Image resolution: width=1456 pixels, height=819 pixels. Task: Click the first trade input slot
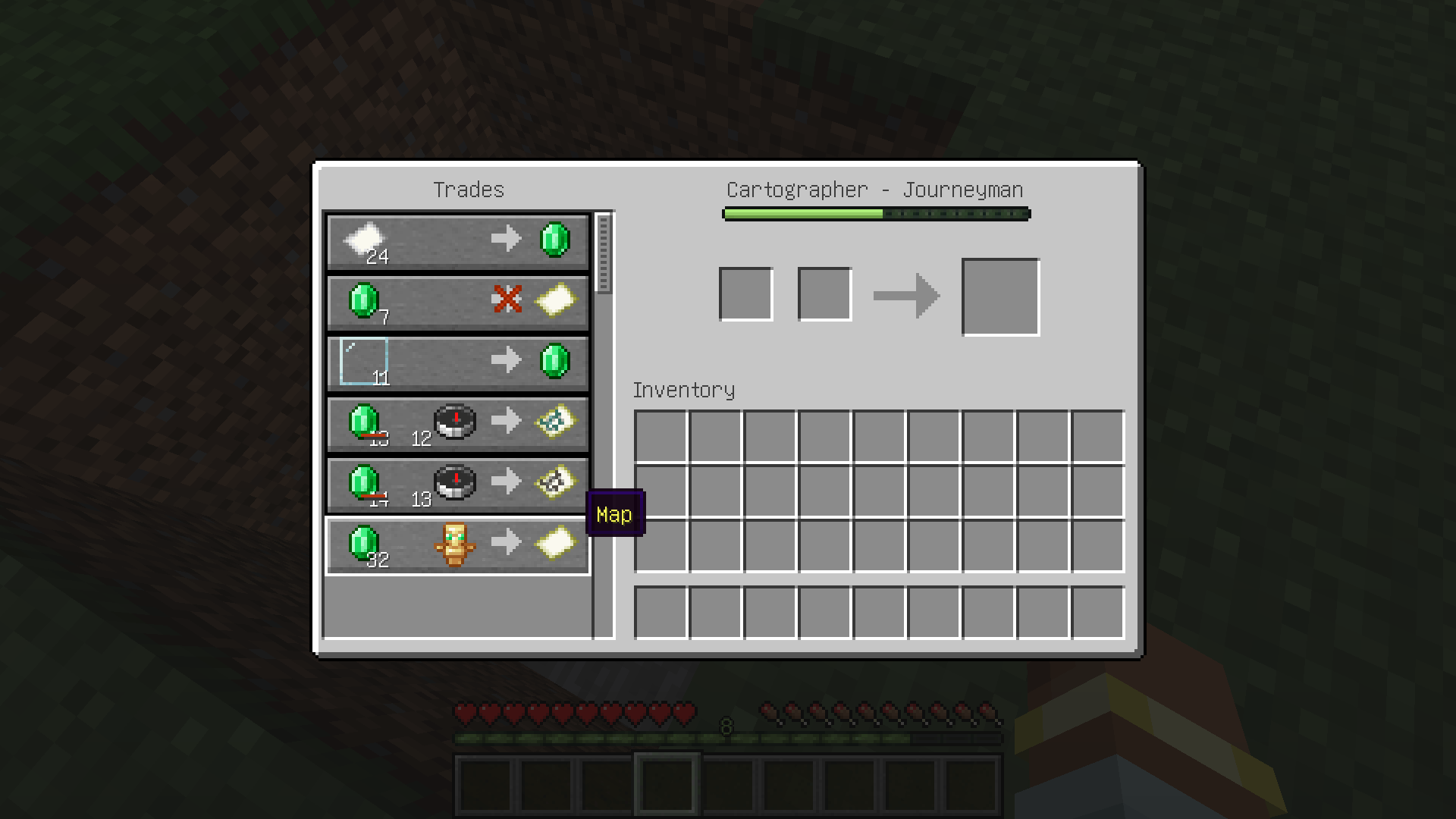point(746,293)
